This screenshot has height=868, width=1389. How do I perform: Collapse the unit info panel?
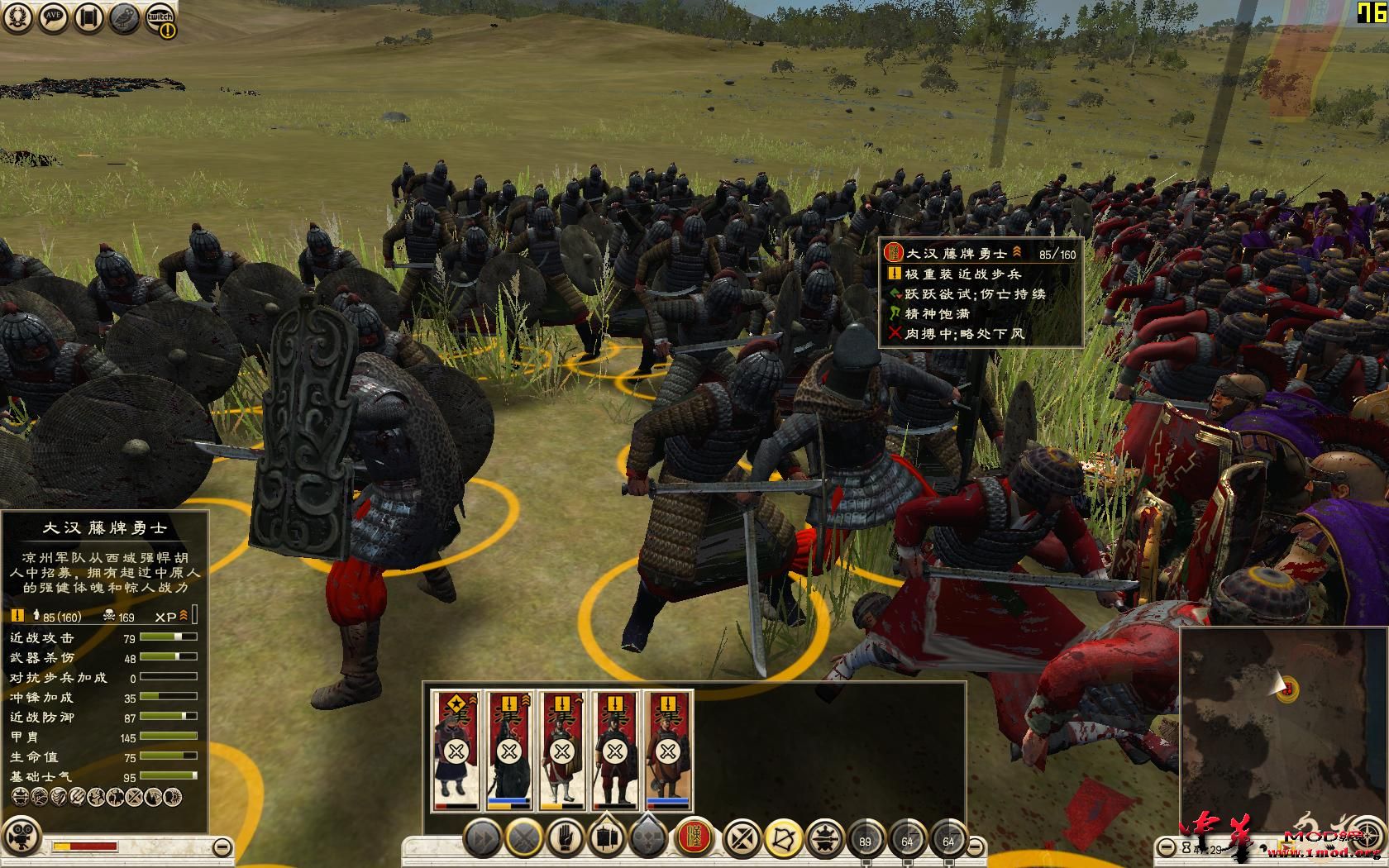click(222, 847)
